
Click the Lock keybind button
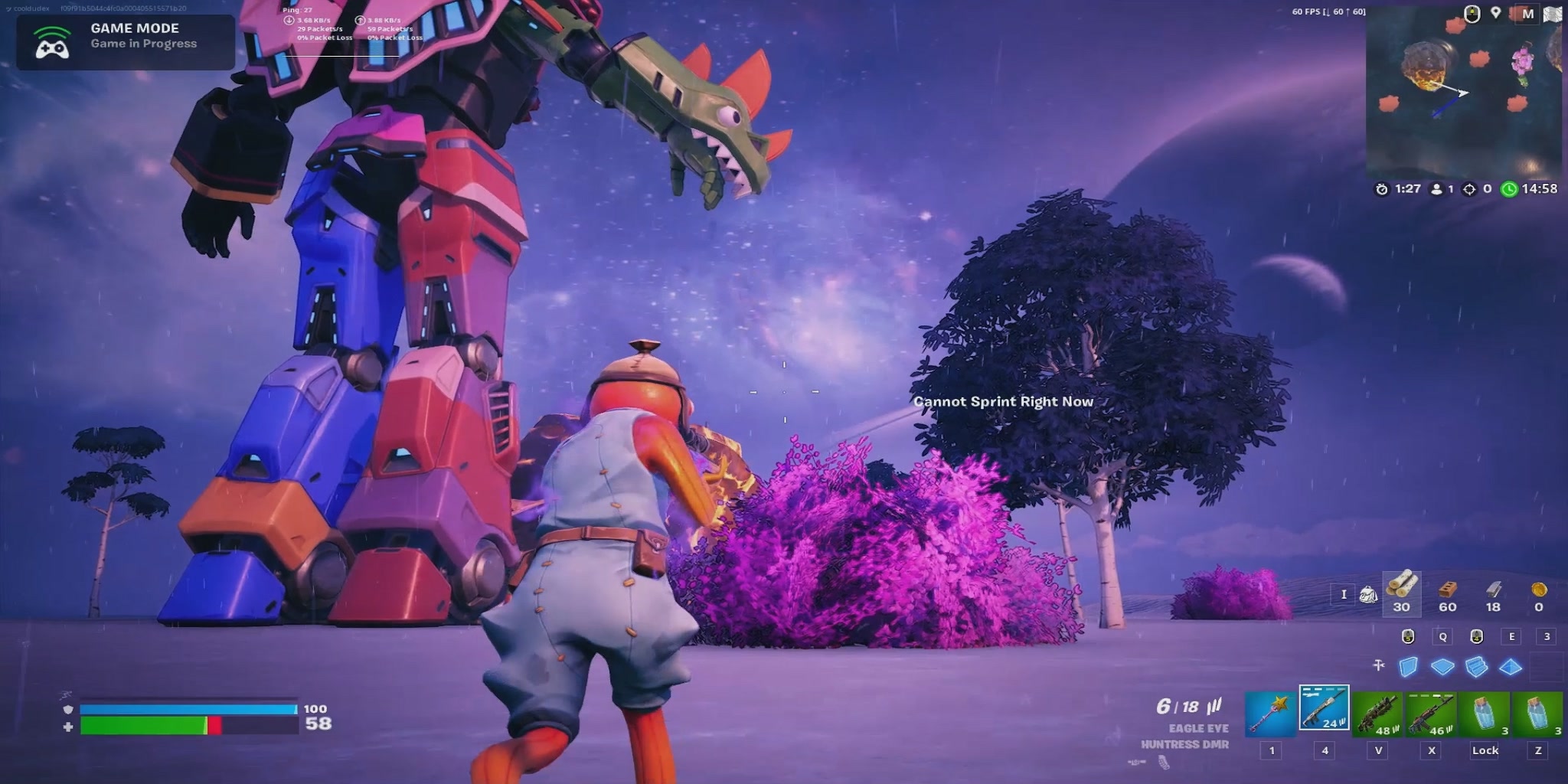[x=1485, y=751]
